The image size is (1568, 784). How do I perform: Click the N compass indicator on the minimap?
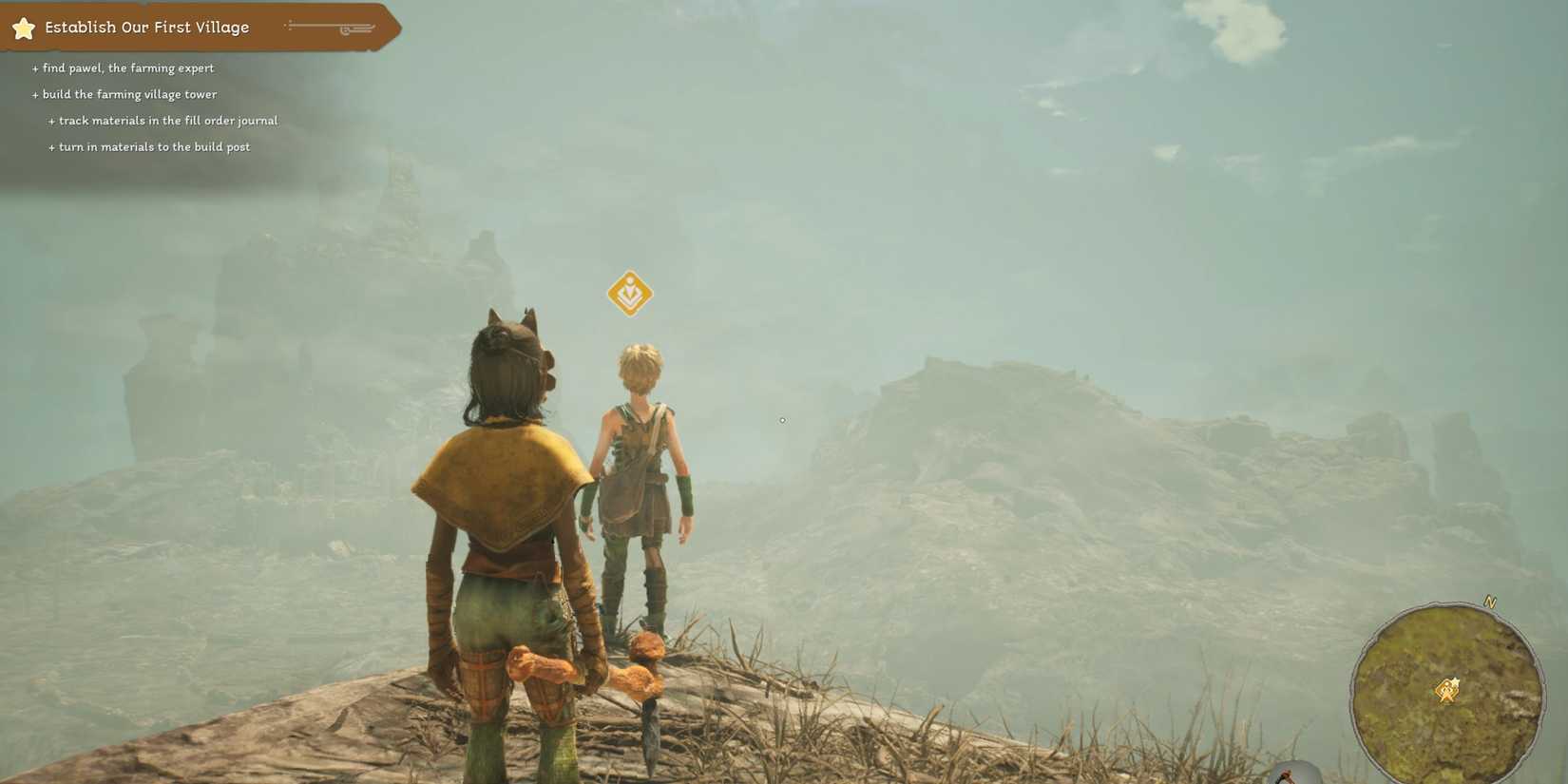[x=1490, y=602]
